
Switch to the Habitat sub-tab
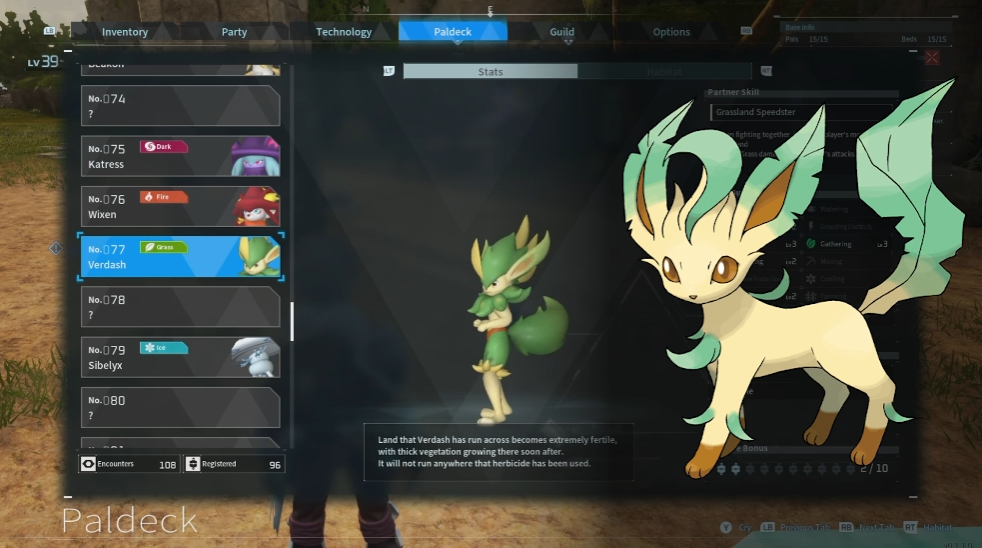[x=665, y=72]
